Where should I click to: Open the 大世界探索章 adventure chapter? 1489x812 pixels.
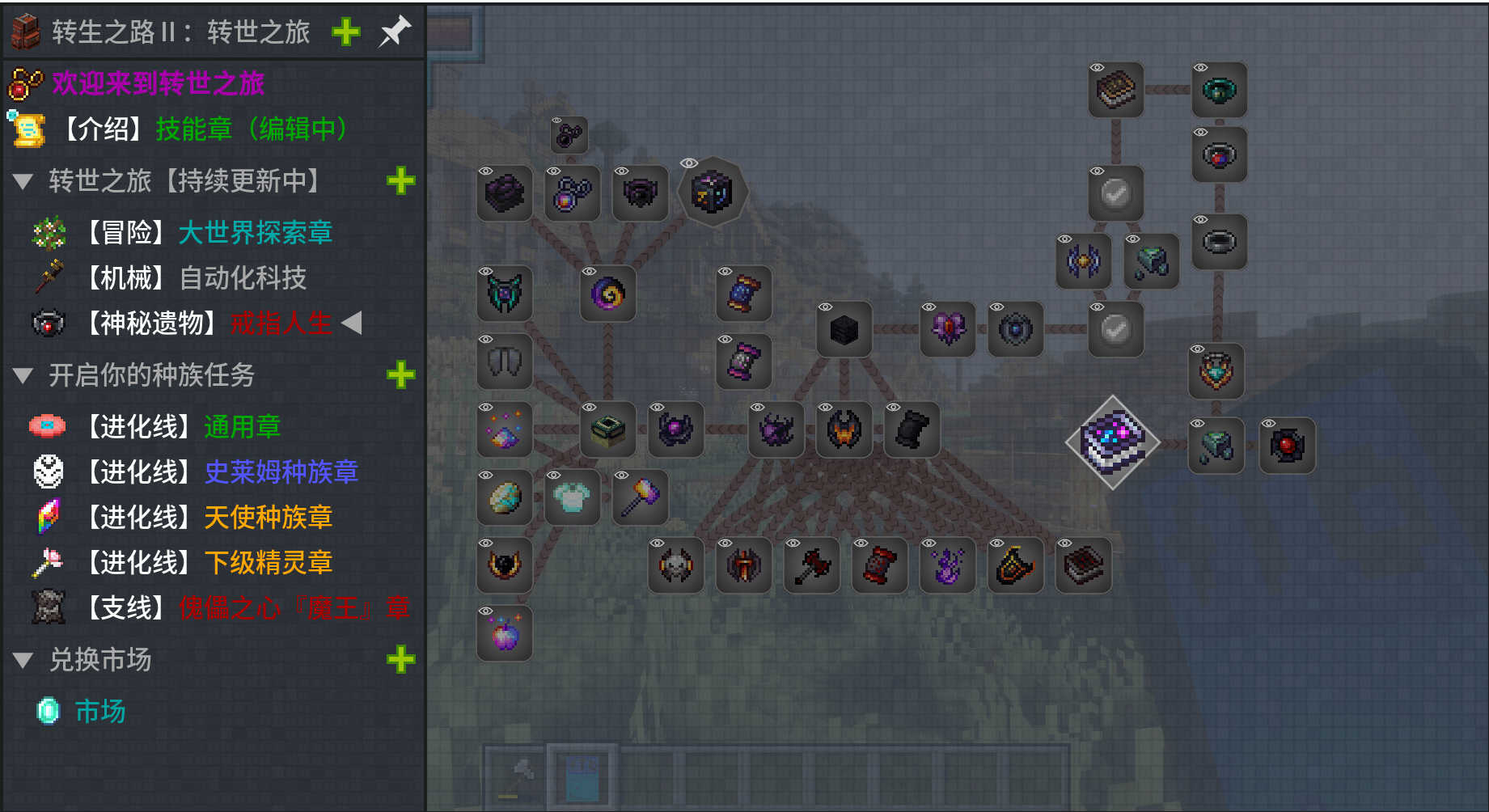(254, 233)
